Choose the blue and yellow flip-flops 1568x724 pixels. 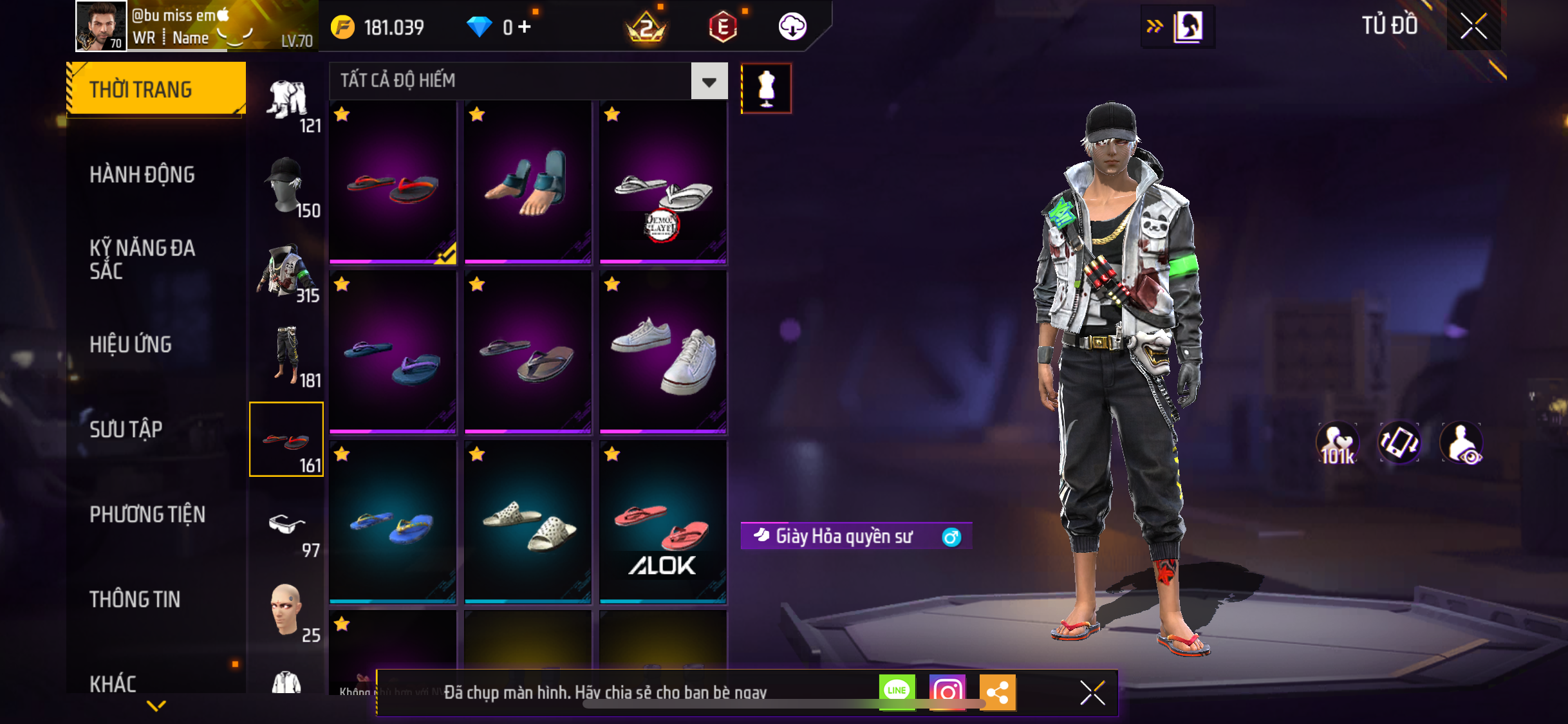pyautogui.click(x=393, y=521)
